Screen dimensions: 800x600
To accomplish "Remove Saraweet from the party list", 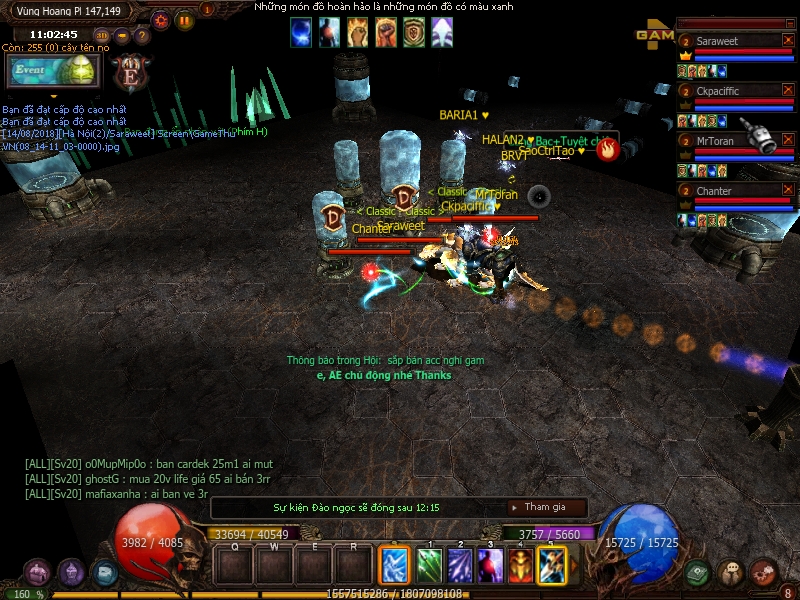I will click(787, 41).
